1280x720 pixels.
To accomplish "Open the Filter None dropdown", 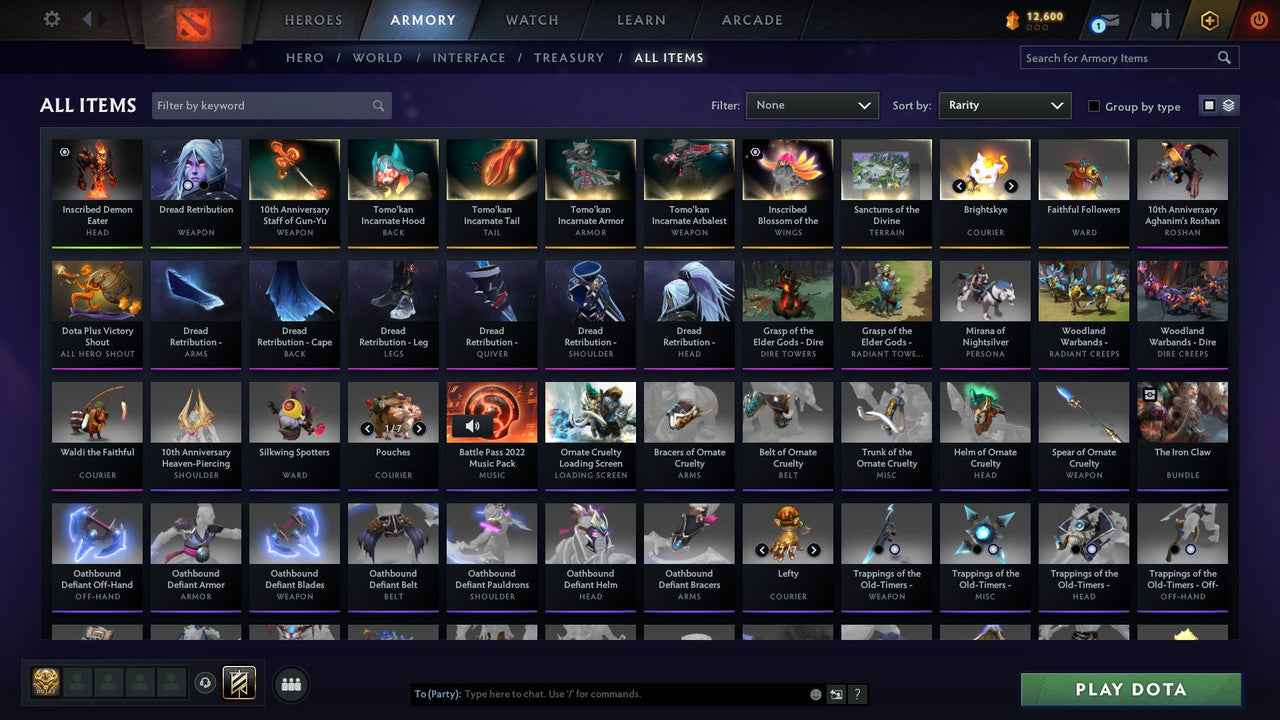I will tap(812, 105).
